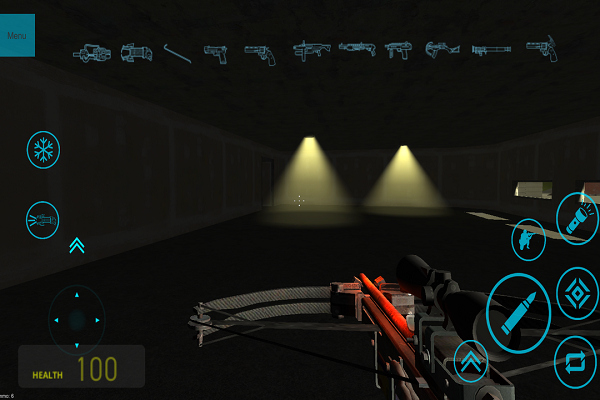Viewport: 600px width, 400px height.
Task: Activate the crouching soldier button
Action: click(528, 239)
